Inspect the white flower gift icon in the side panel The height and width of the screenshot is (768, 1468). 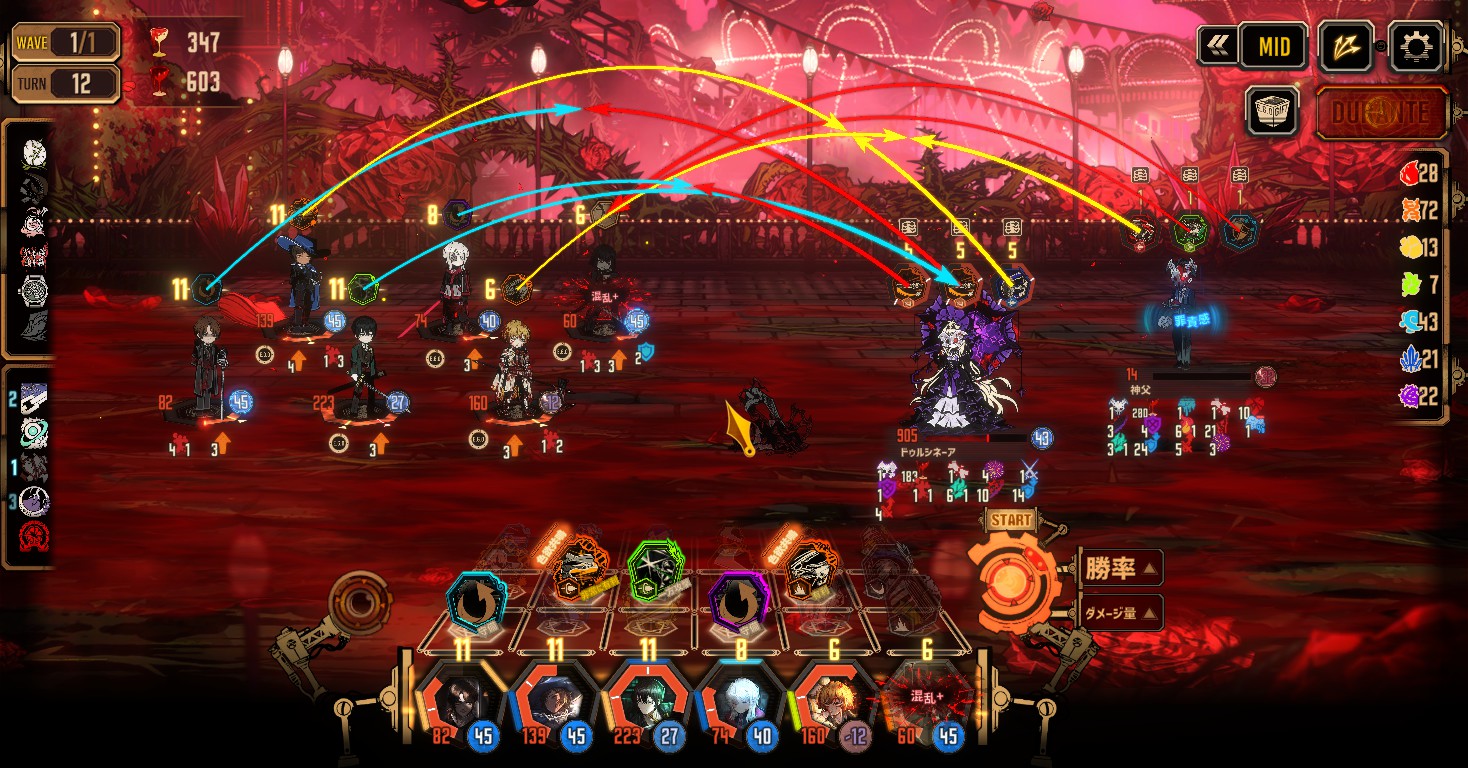click(33, 153)
